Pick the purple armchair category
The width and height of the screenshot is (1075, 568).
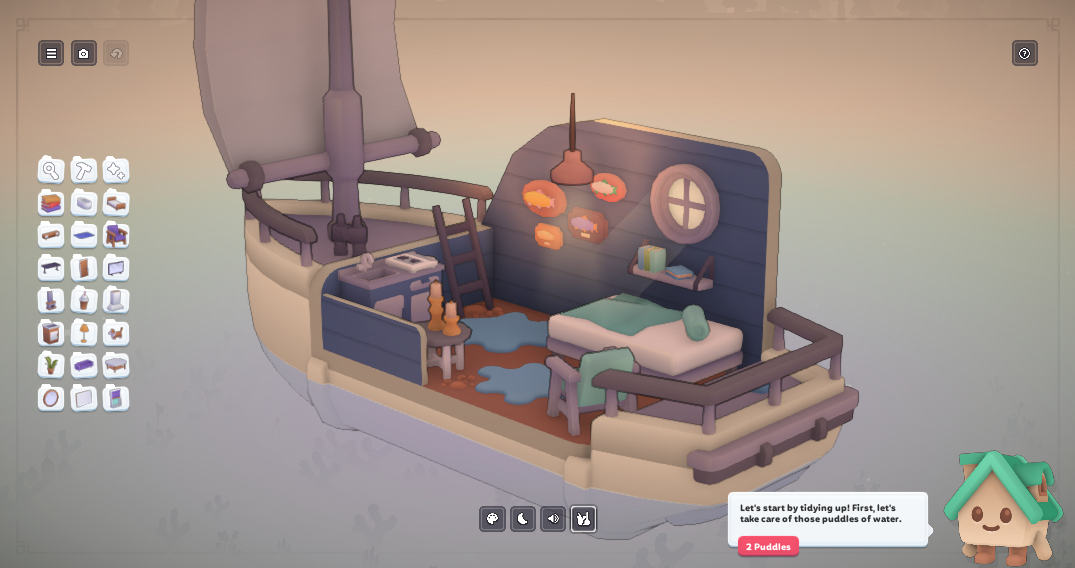(116, 235)
